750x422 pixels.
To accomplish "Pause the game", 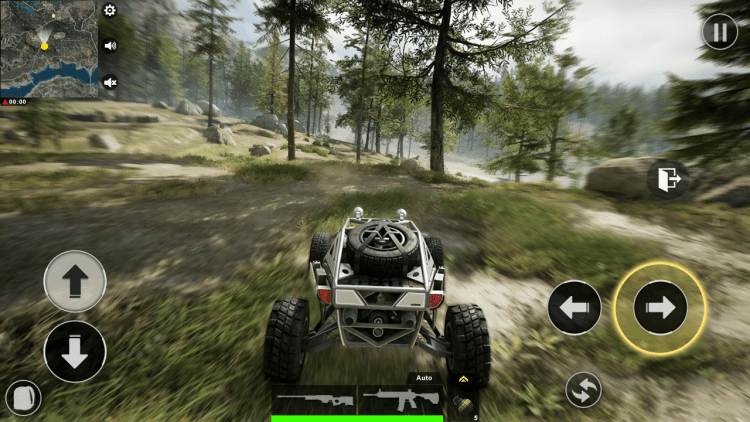I will tap(719, 32).
